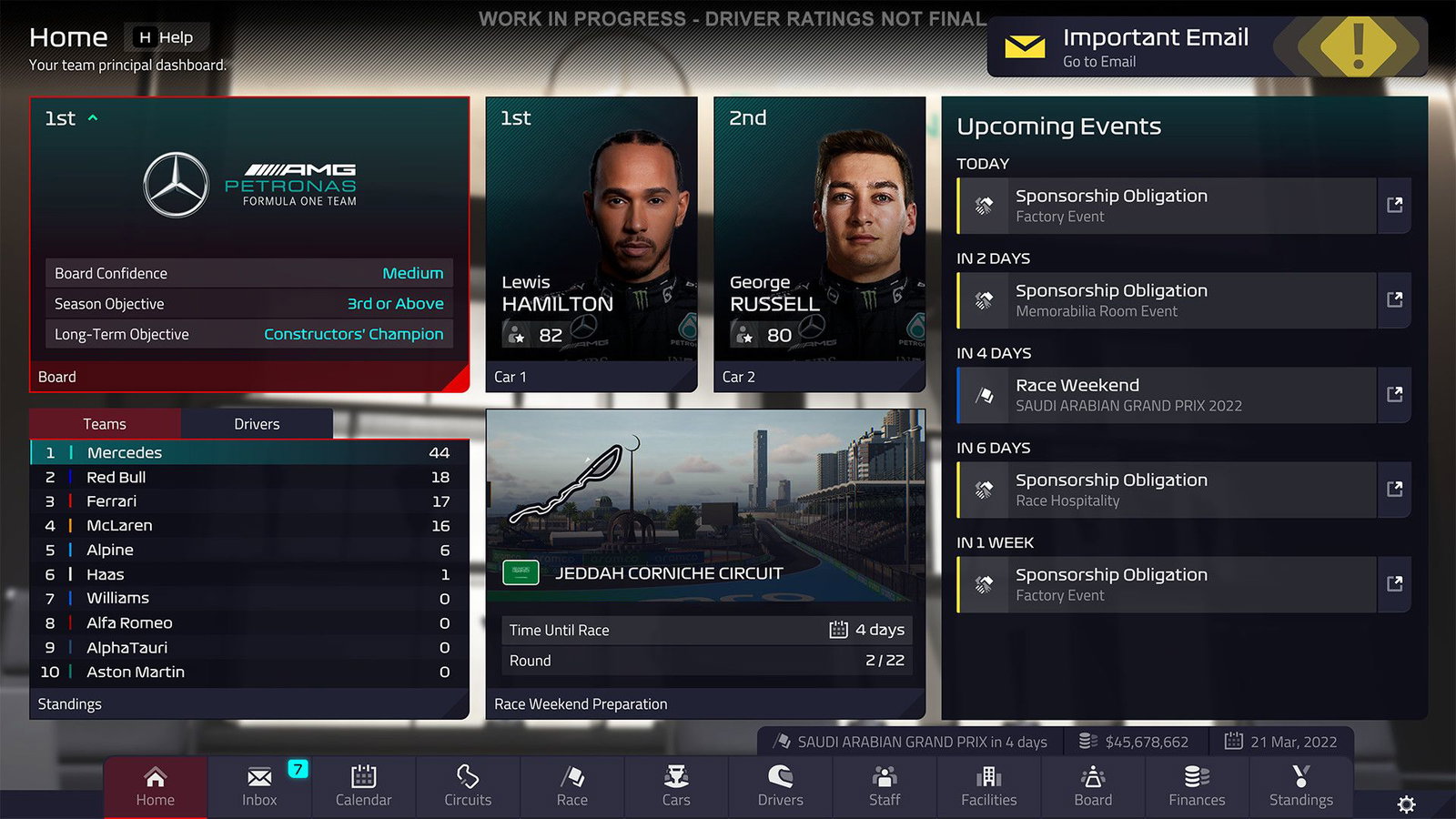Click the Finances icon in navigation bar

point(1197,785)
